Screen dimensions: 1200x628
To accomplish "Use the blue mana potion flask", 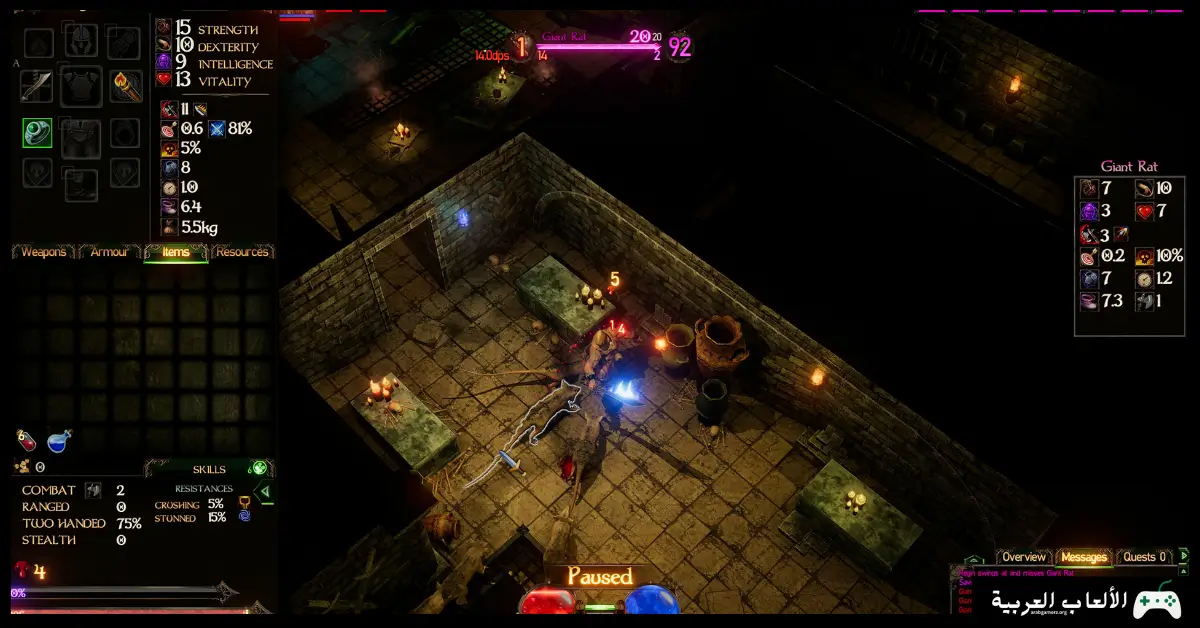I will coord(58,440).
